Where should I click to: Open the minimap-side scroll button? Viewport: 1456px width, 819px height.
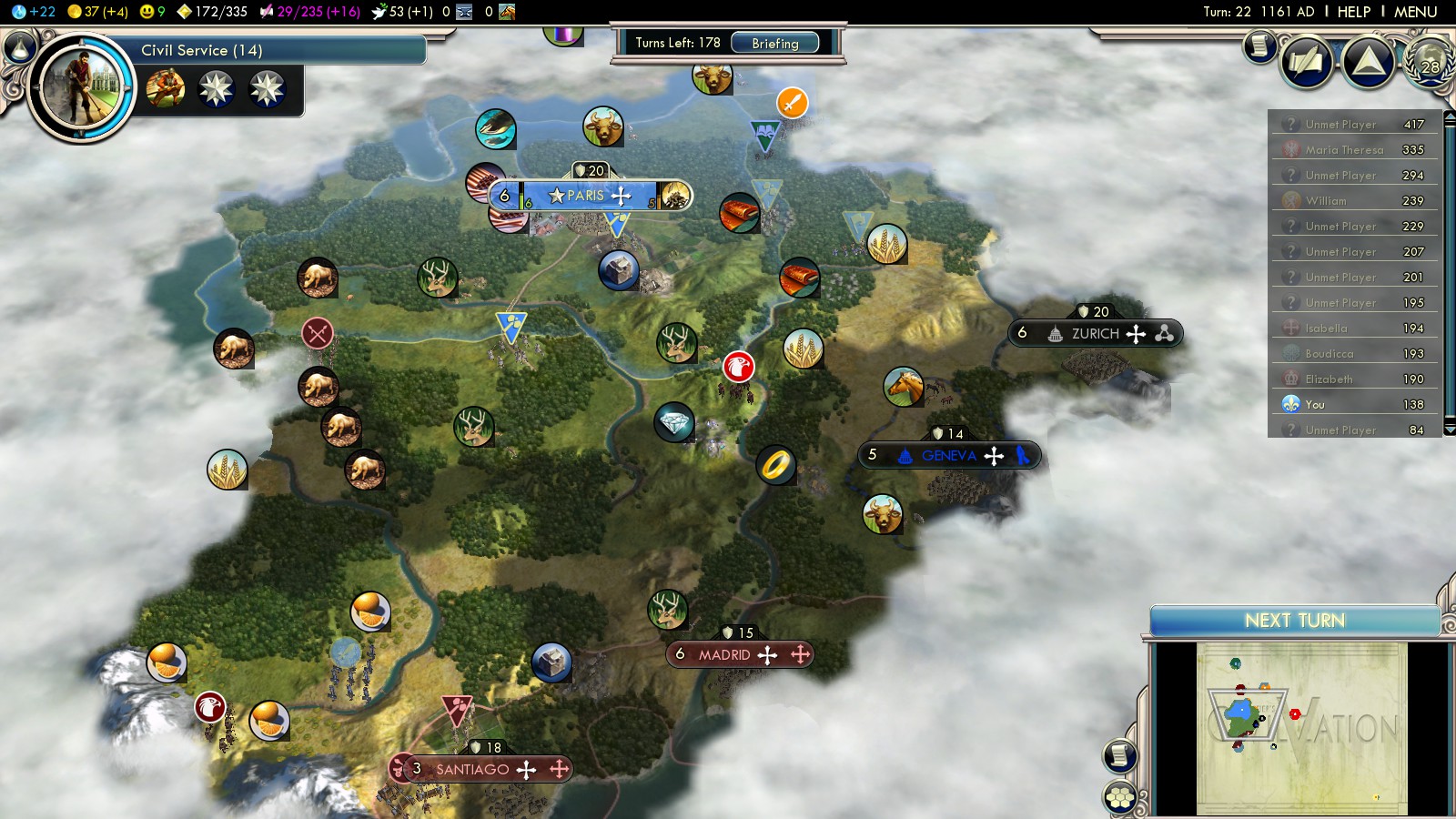[x=1119, y=755]
